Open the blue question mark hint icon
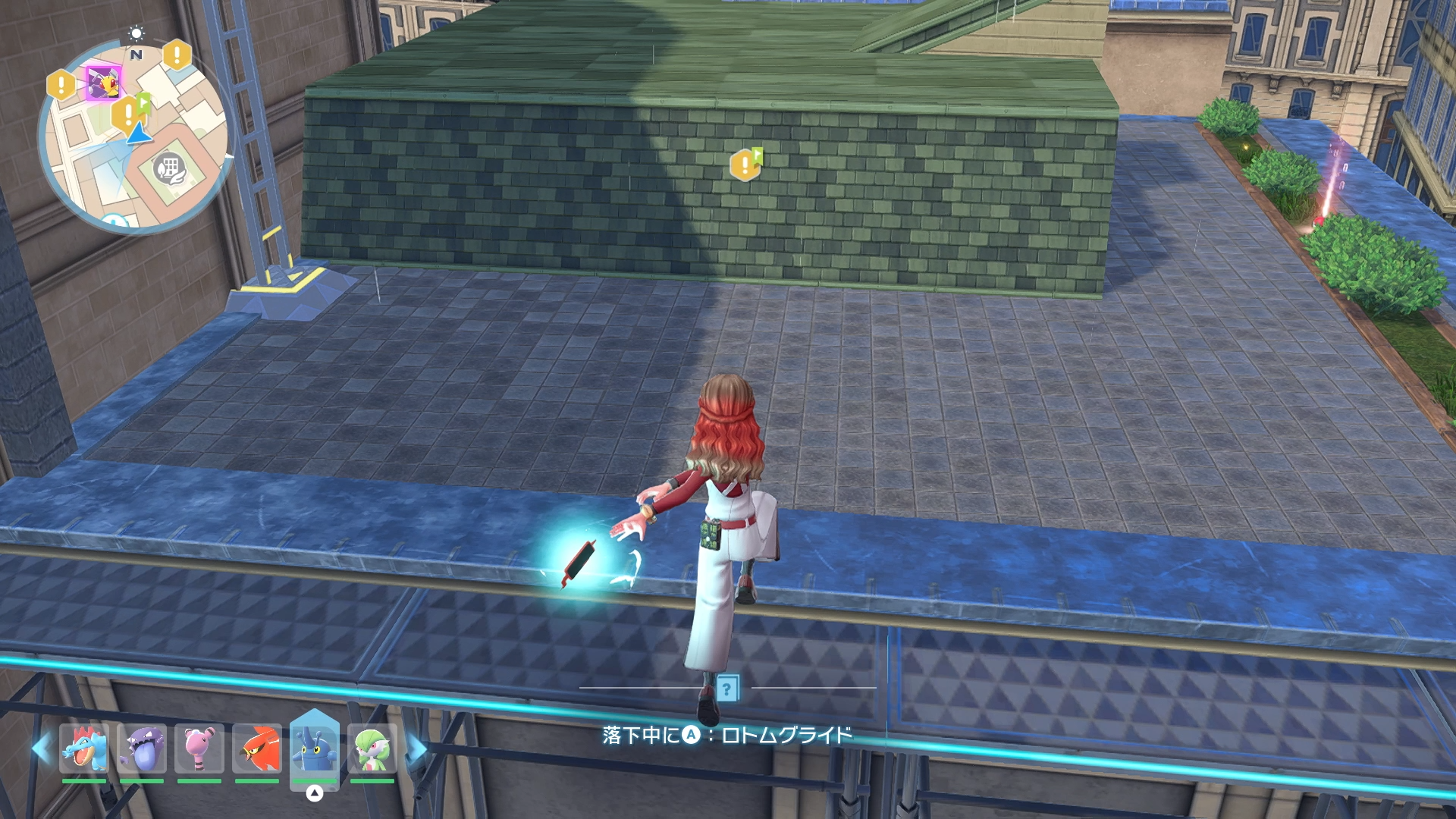This screenshot has width=1456, height=819. tap(727, 689)
